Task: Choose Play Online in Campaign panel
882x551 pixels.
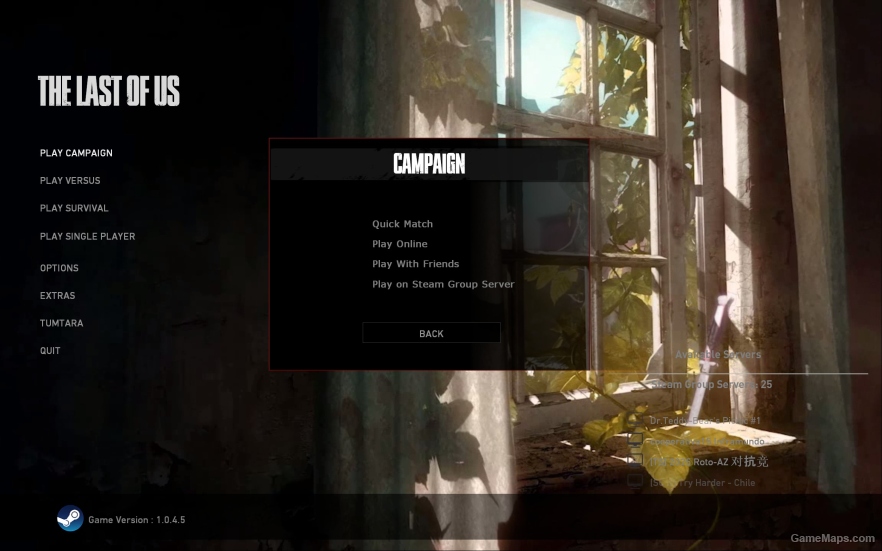Action: pyautogui.click(x=399, y=244)
